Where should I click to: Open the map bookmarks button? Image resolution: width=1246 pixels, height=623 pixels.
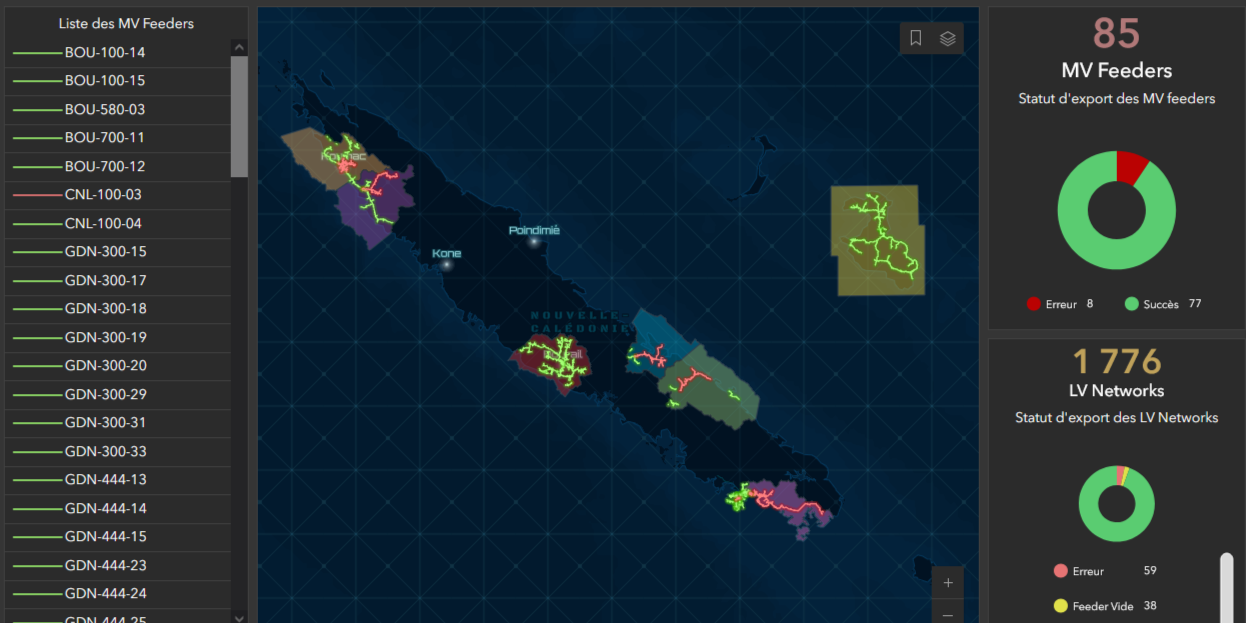[916, 38]
